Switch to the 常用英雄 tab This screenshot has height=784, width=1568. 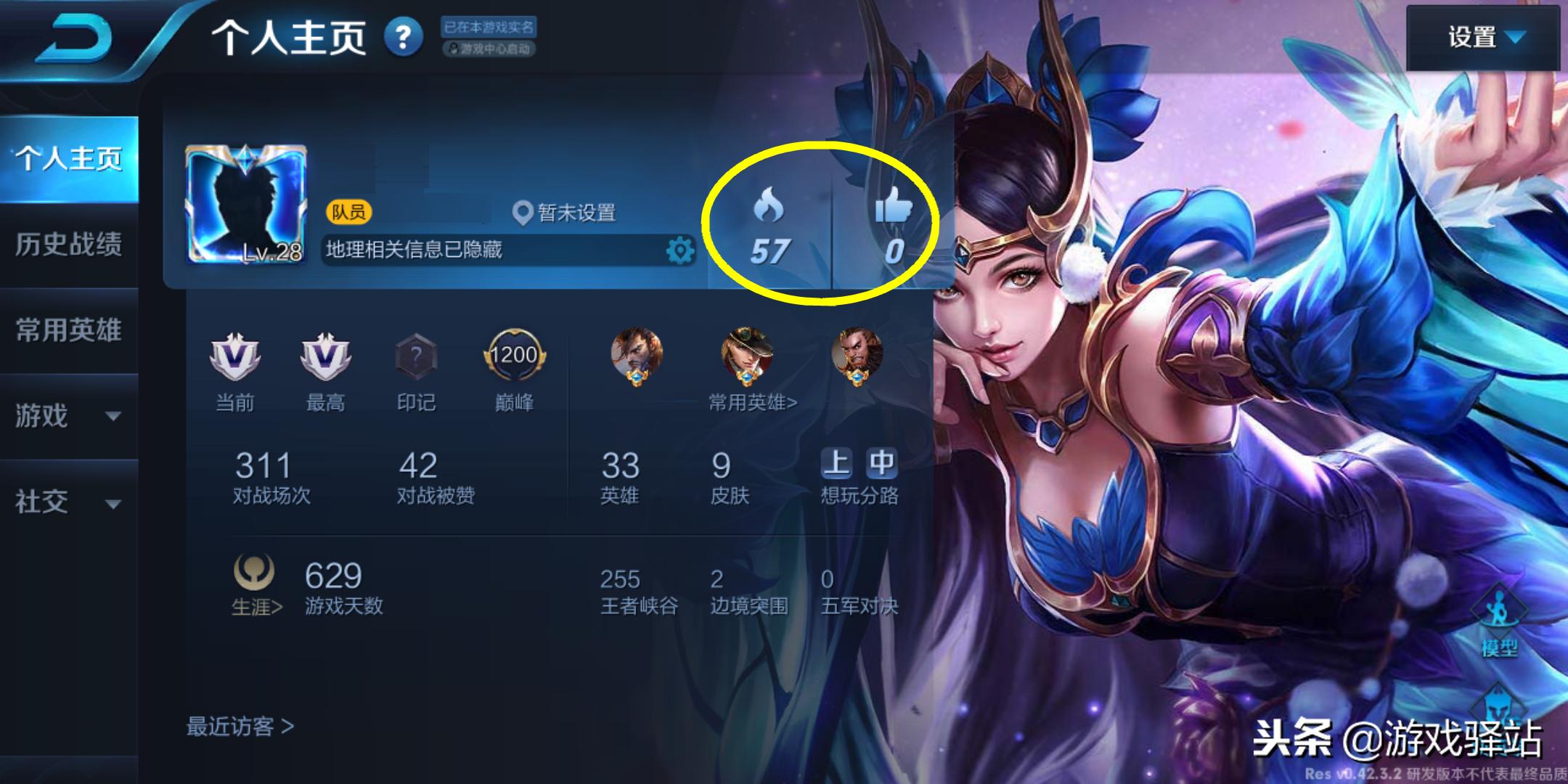(68, 331)
